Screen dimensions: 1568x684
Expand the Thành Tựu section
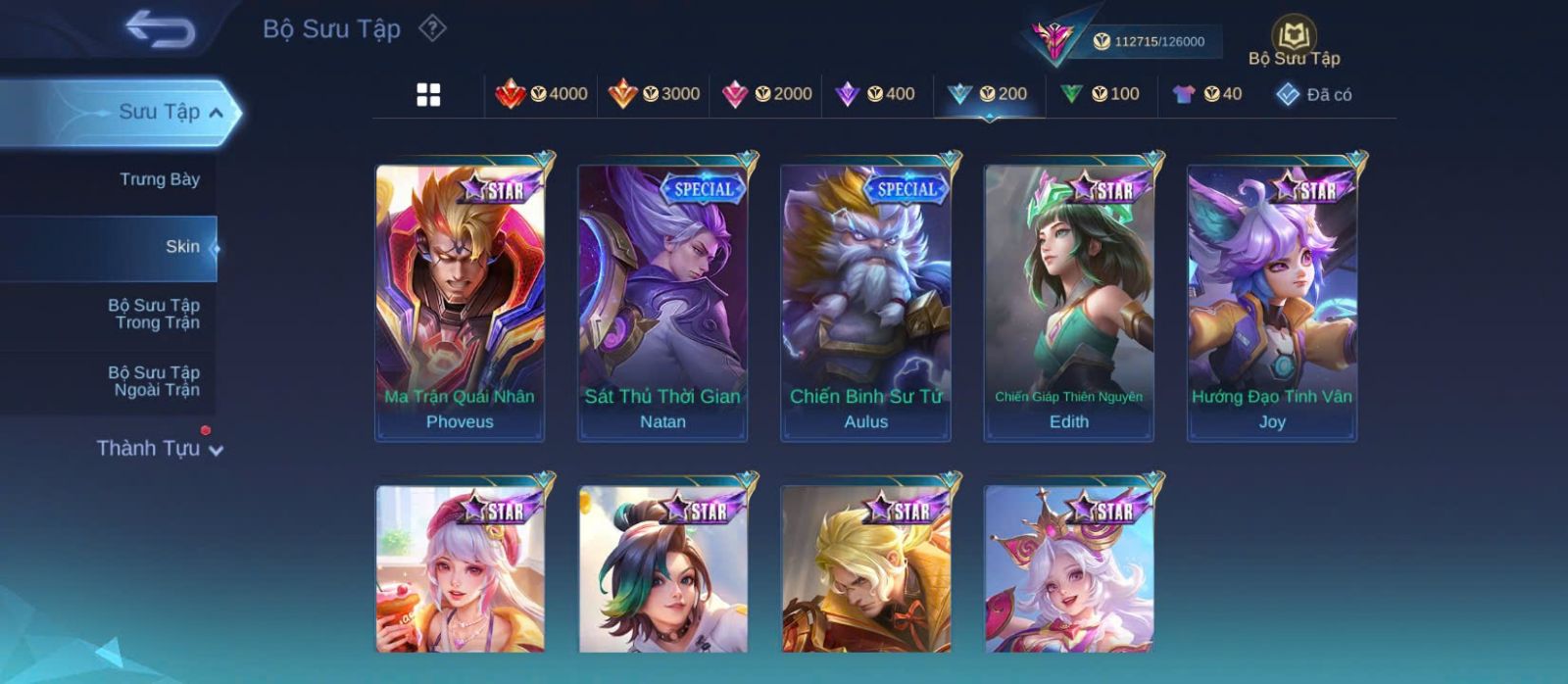point(160,449)
